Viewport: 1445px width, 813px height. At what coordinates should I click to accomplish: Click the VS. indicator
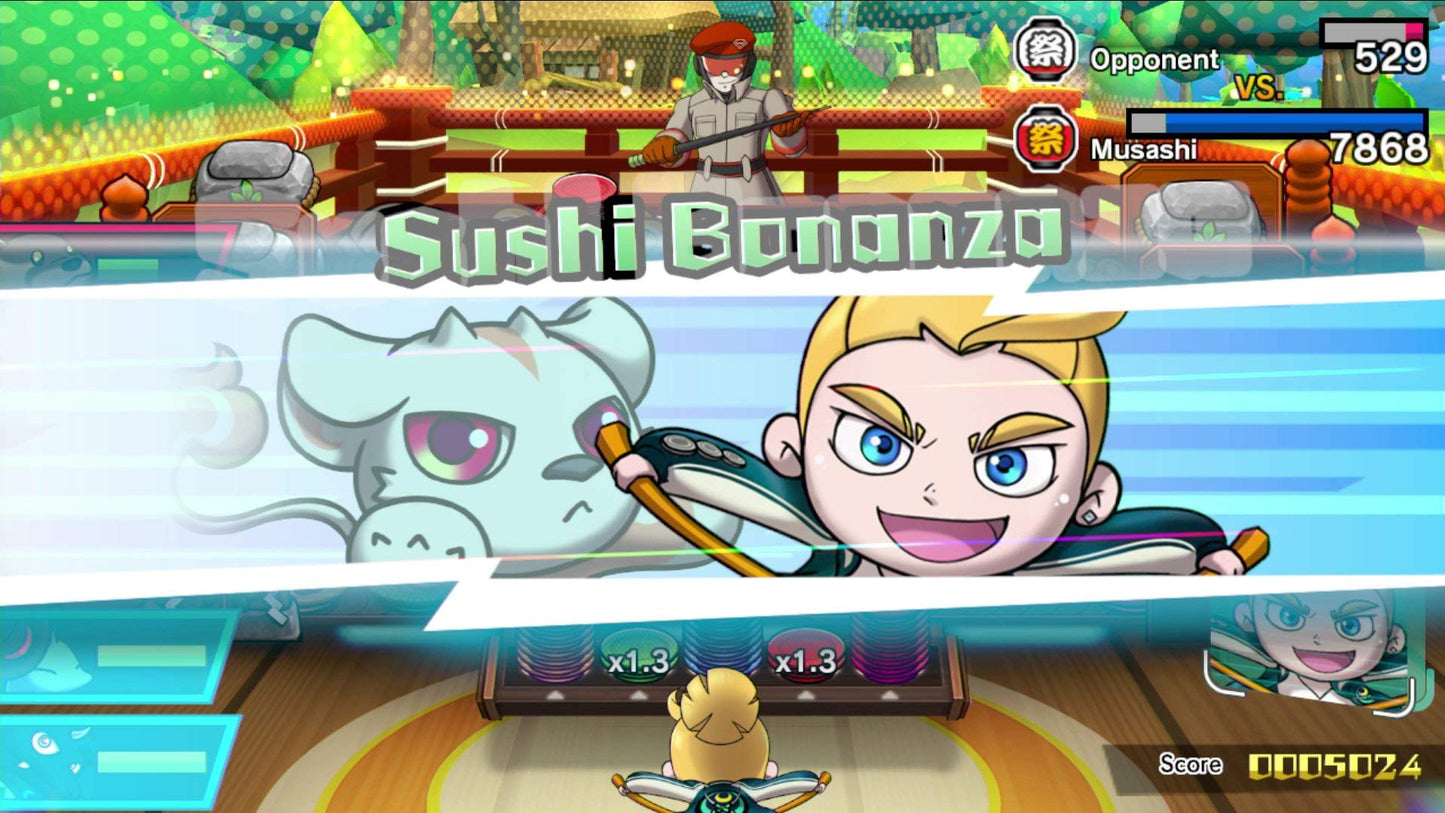click(x=1257, y=87)
